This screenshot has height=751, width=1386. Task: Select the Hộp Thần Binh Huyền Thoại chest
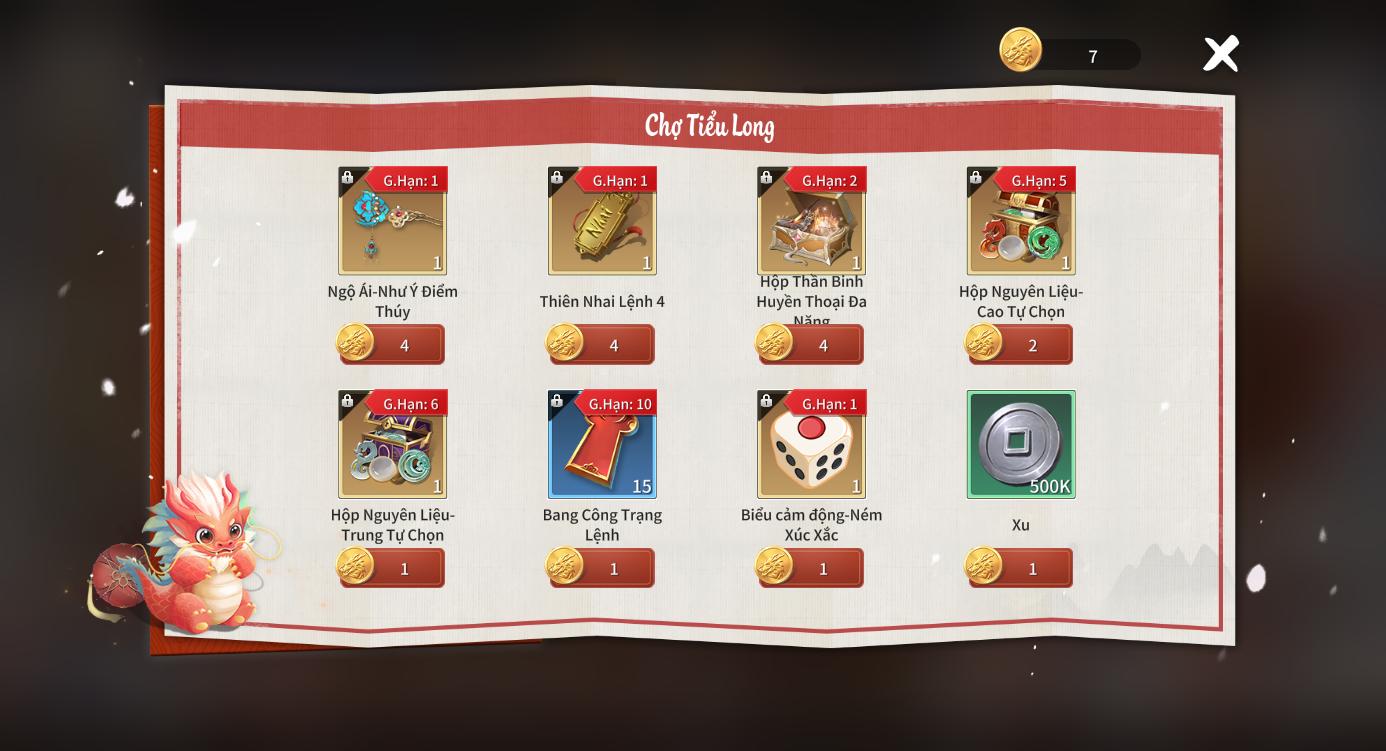pyautogui.click(x=811, y=222)
